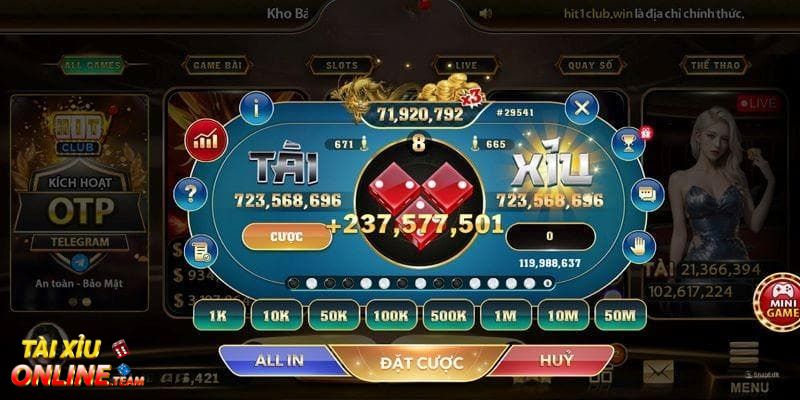Viewport: 800px width, 400px height.
Task: Go ALL IN with the blue button
Action: (280, 361)
